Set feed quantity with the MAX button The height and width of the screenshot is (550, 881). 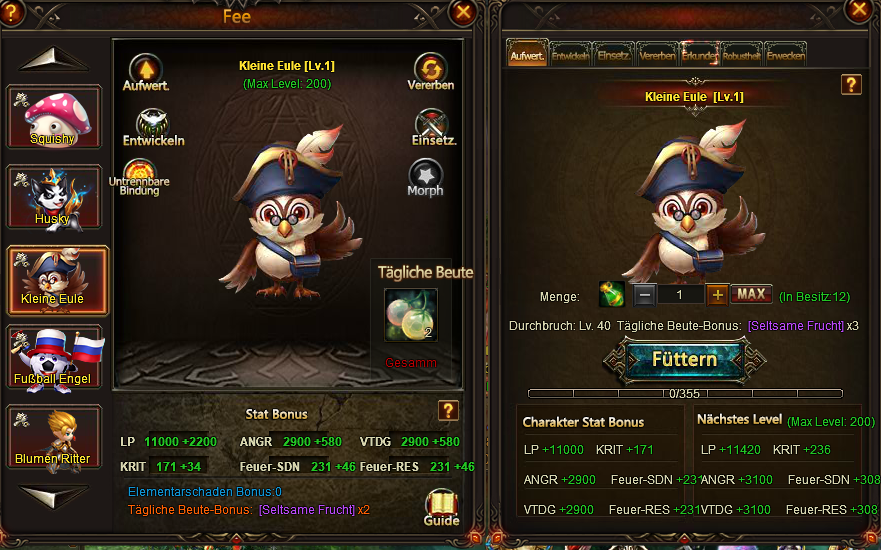pyautogui.click(x=751, y=294)
